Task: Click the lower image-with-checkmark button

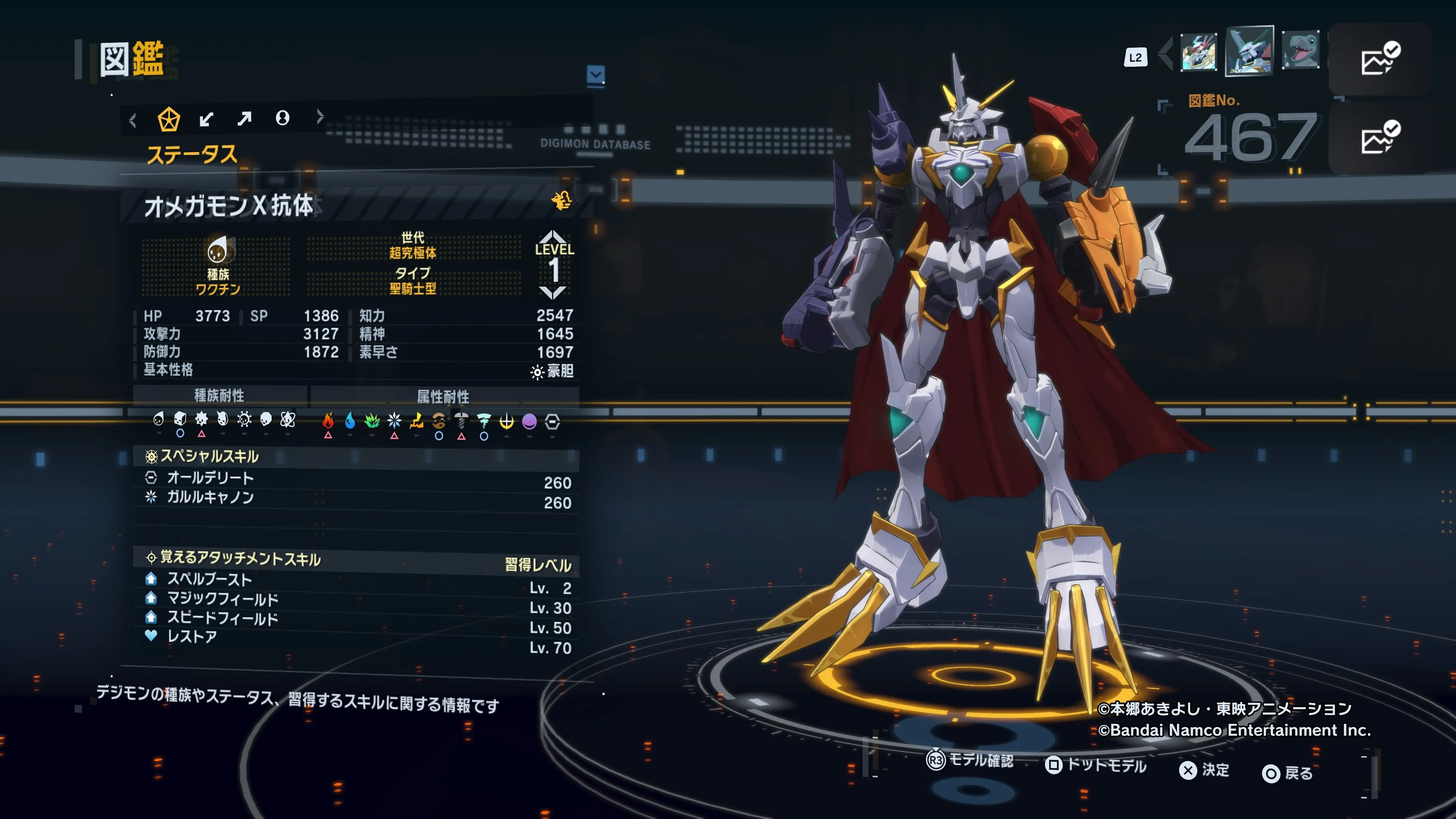Action: tap(1379, 137)
